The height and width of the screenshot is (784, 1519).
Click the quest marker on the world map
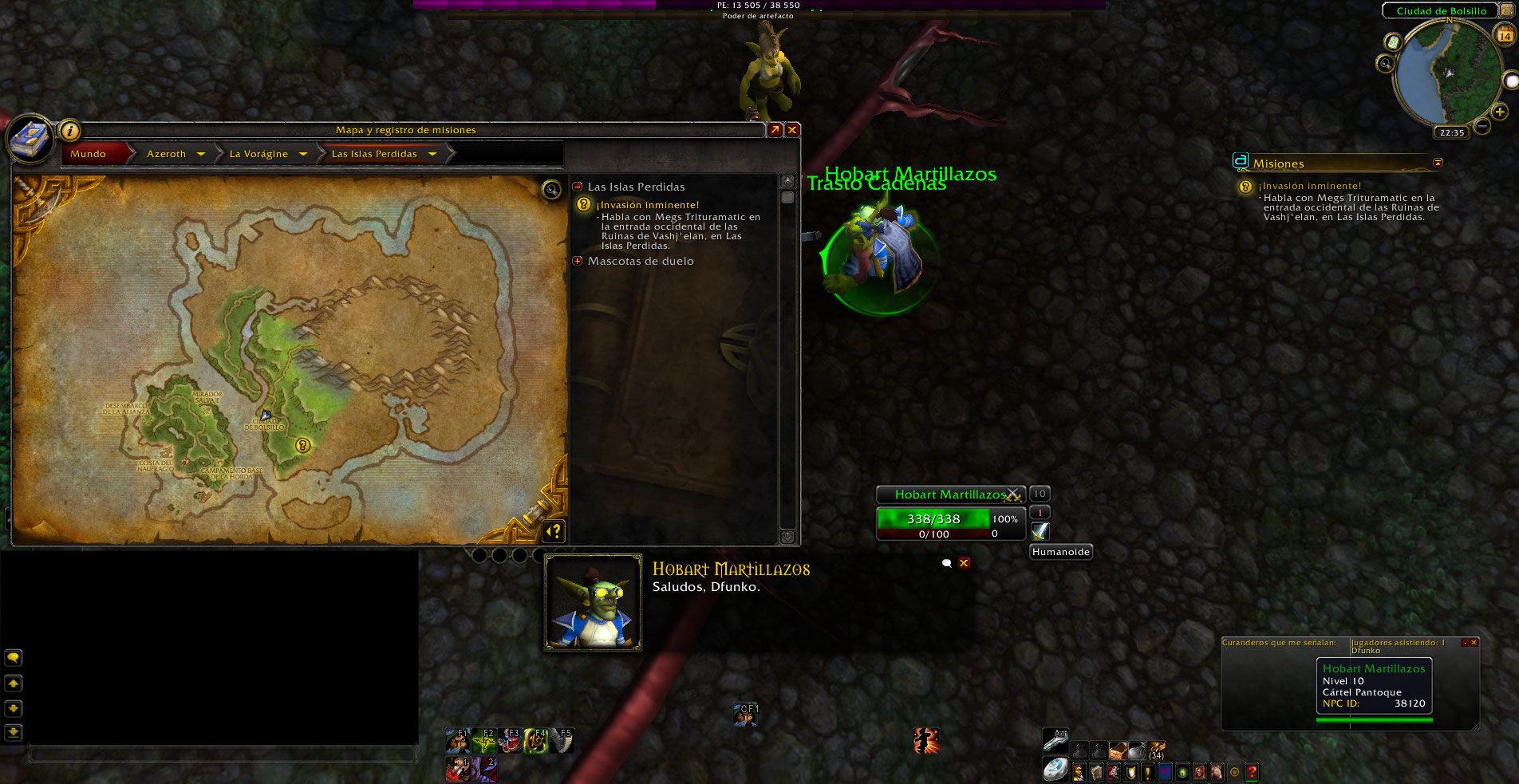coord(302,445)
